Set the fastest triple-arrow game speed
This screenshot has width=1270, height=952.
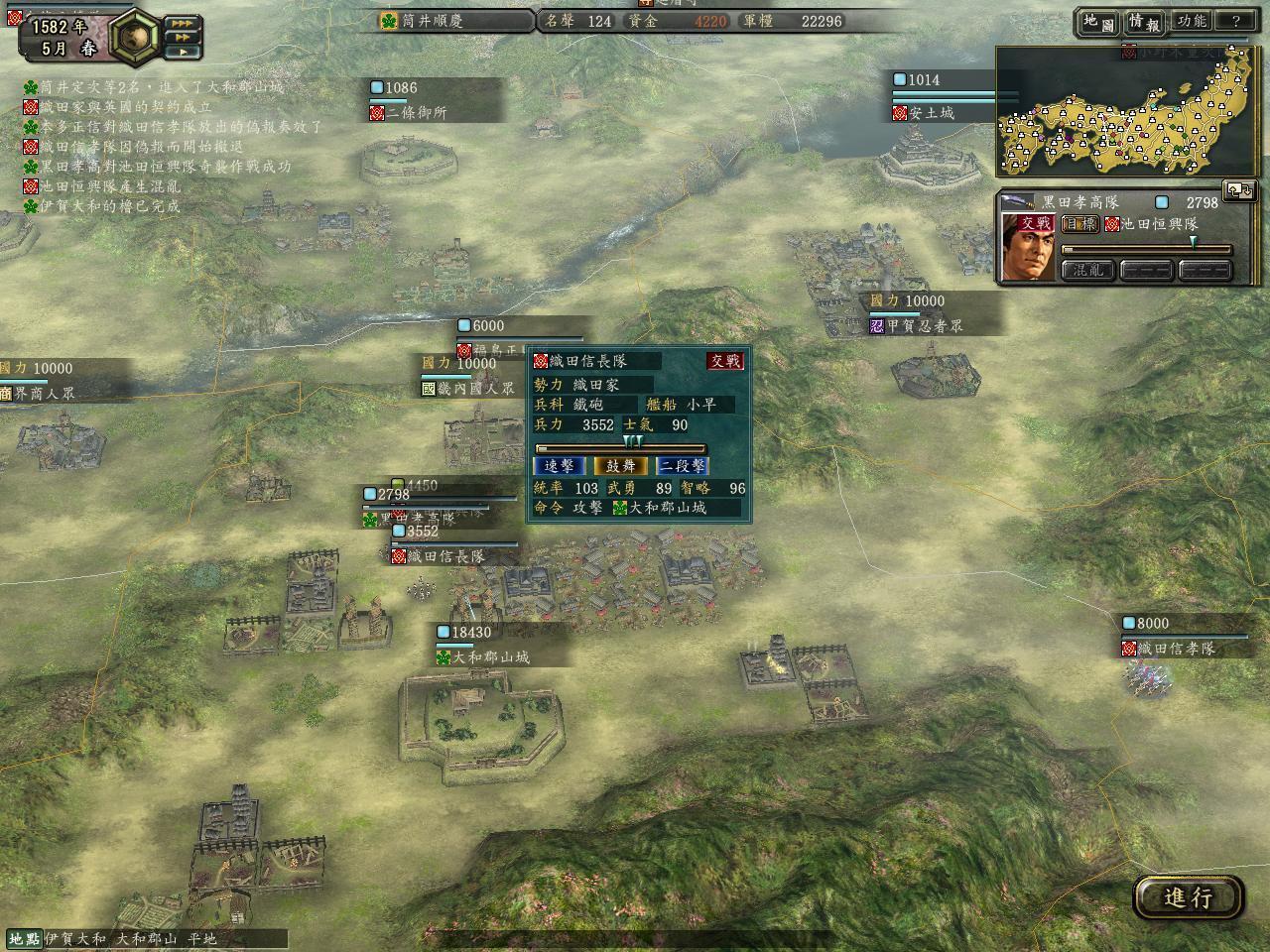click(x=182, y=23)
